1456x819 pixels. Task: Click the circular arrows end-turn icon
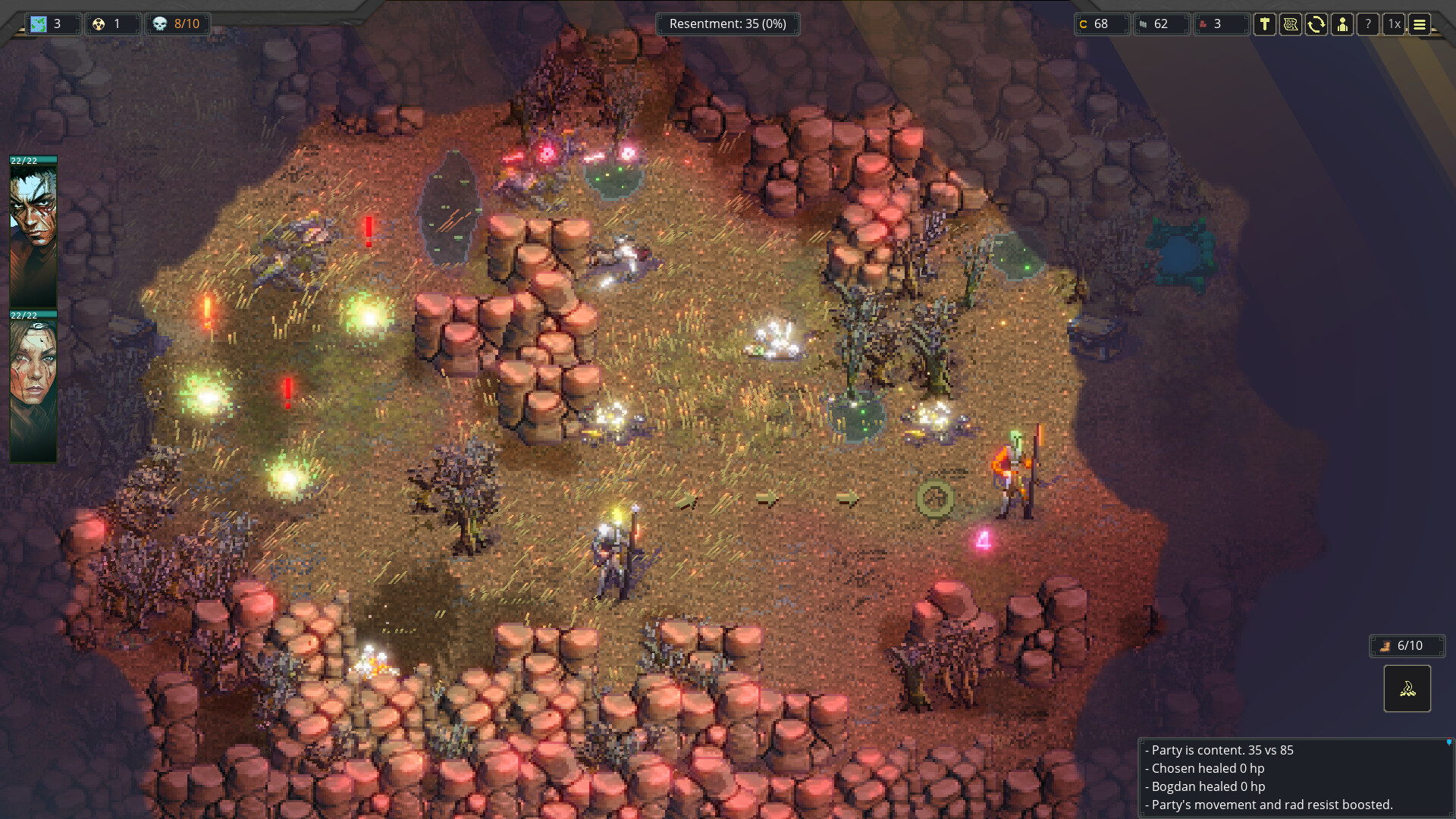click(1317, 24)
